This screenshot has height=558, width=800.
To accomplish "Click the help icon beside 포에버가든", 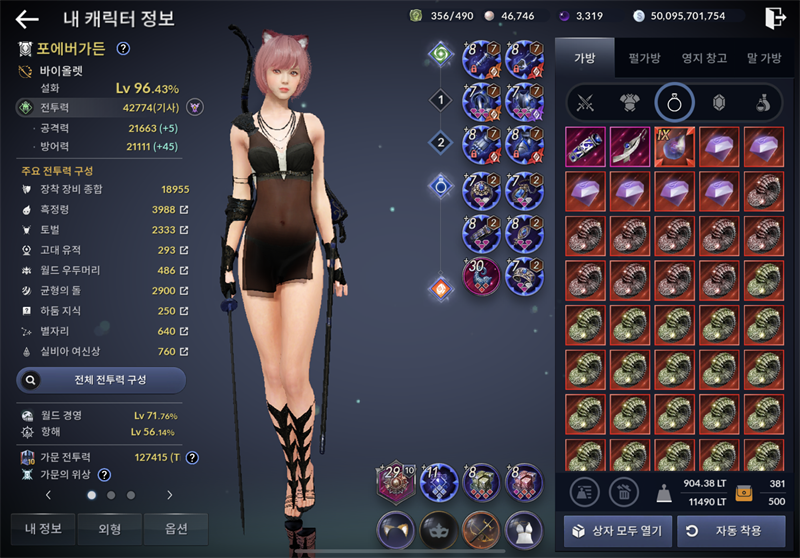I will 123,48.
